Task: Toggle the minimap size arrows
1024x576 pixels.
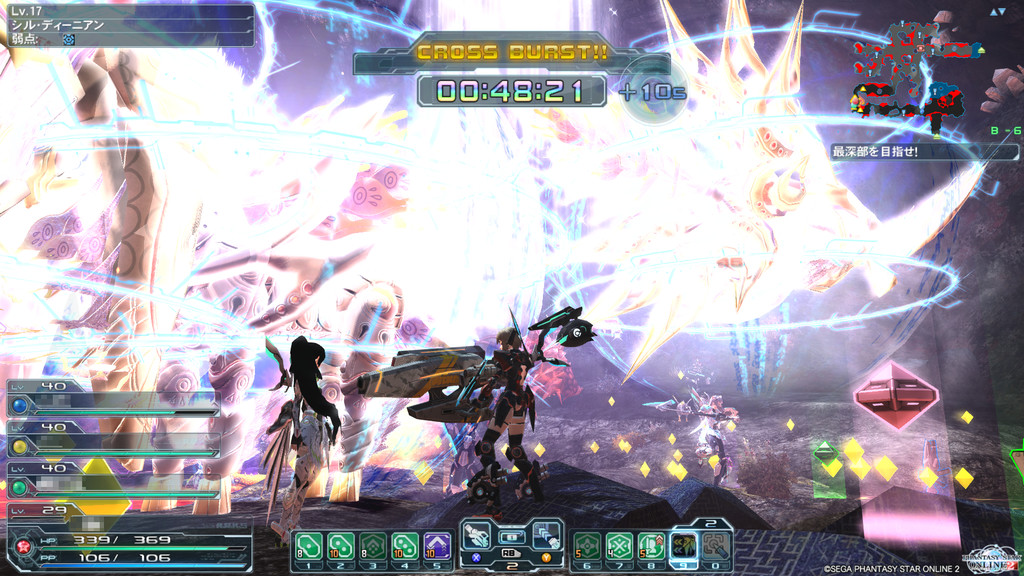Action: click(997, 12)
